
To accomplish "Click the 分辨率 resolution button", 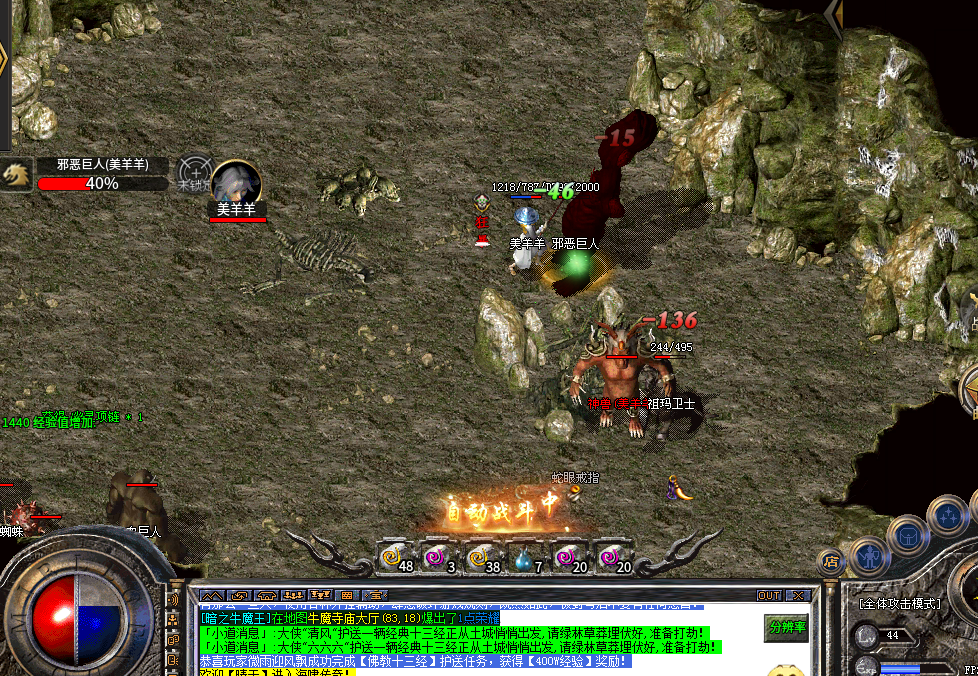I will (x=787, y=628).
